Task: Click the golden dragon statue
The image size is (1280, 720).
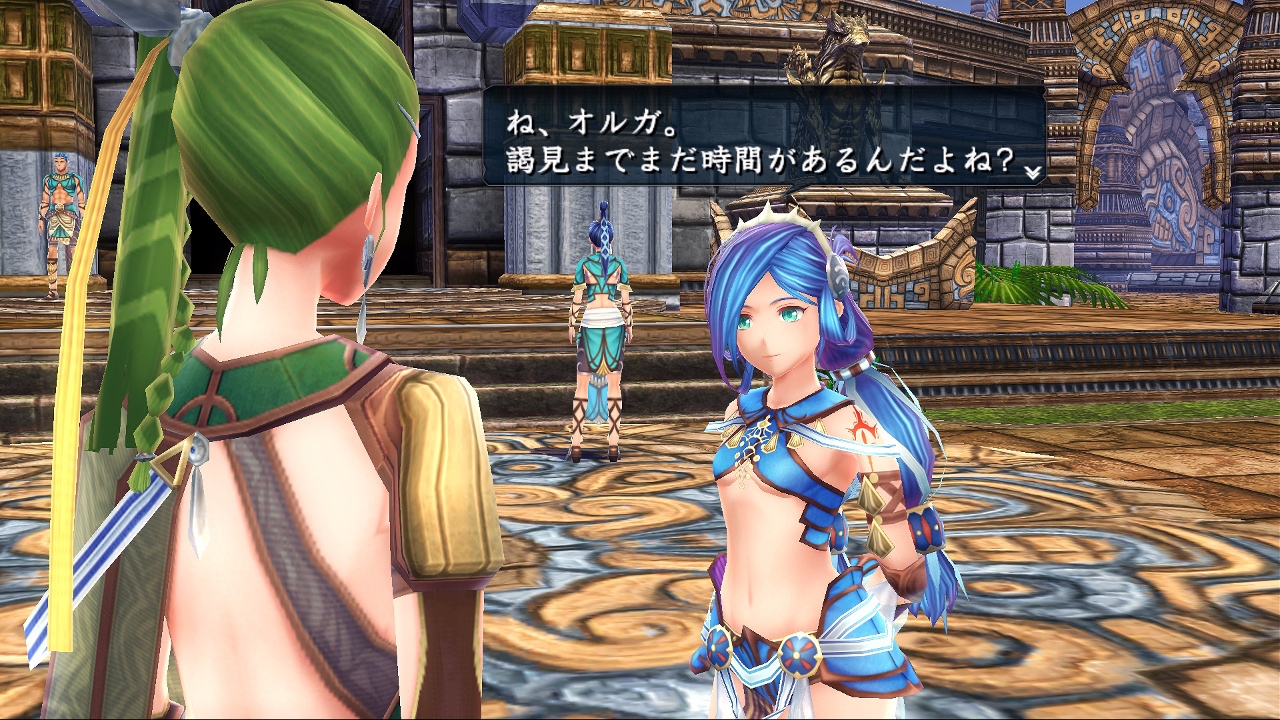Action: 838,60
